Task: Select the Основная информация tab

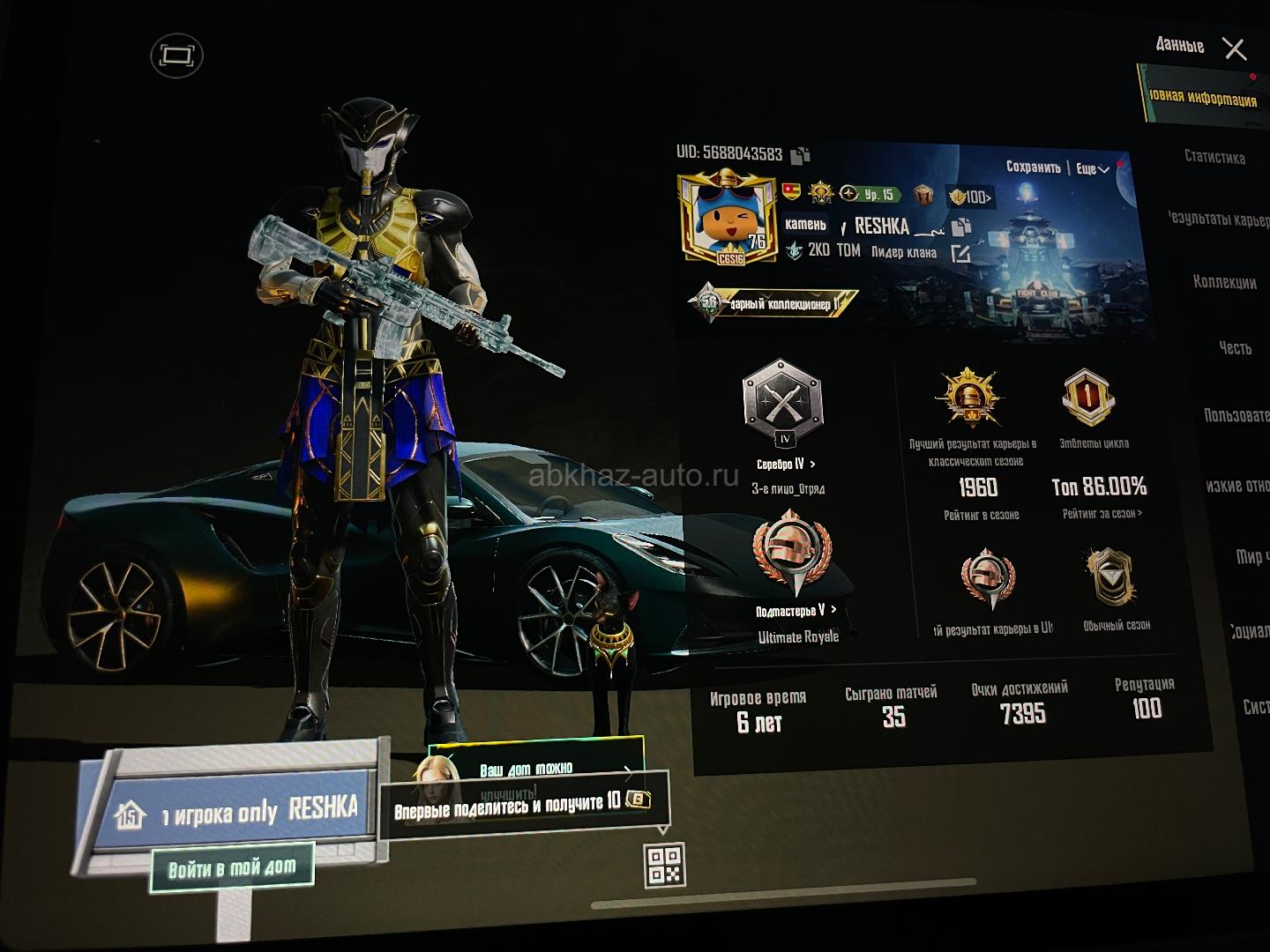Action: 1202,98
